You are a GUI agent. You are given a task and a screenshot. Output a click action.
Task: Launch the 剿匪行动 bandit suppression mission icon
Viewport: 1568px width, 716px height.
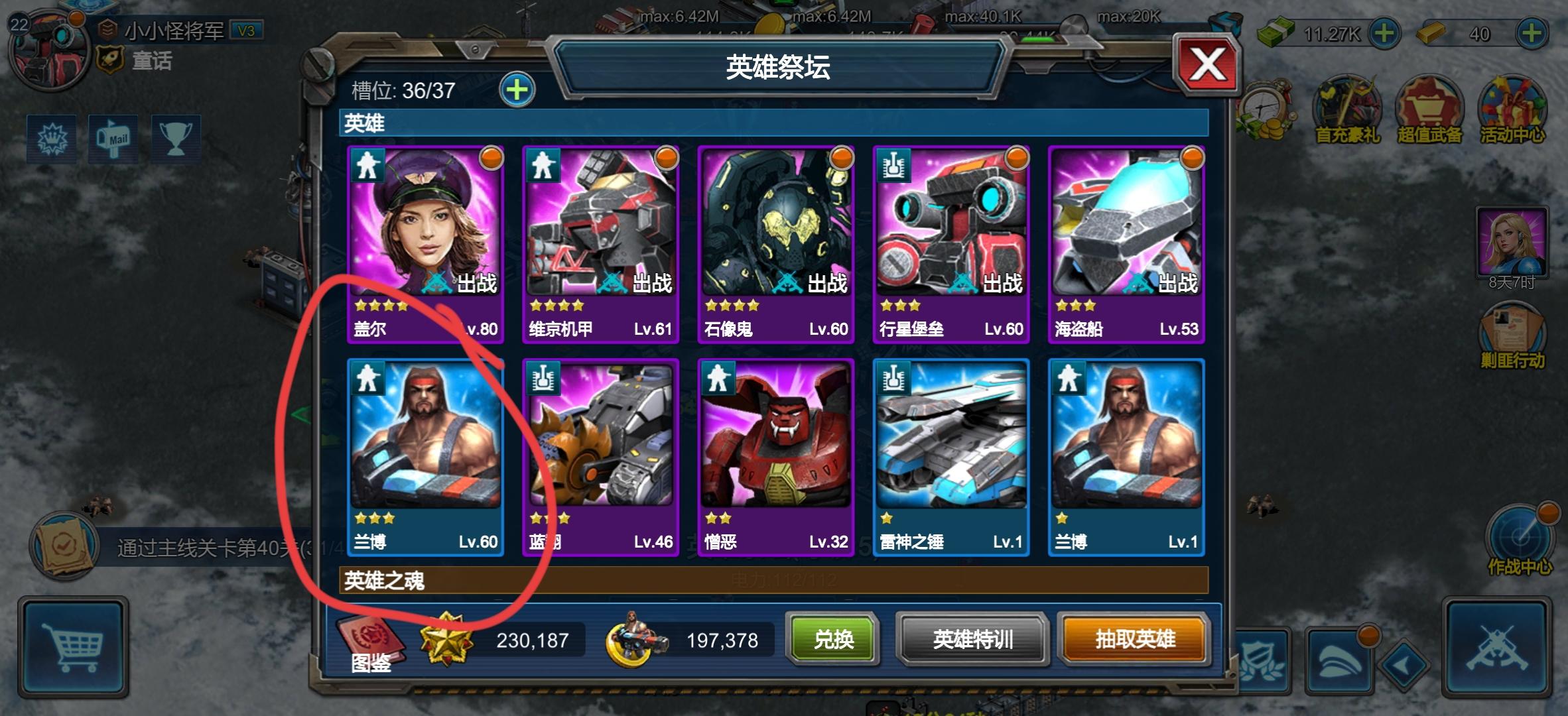(x=1512, y=325)
